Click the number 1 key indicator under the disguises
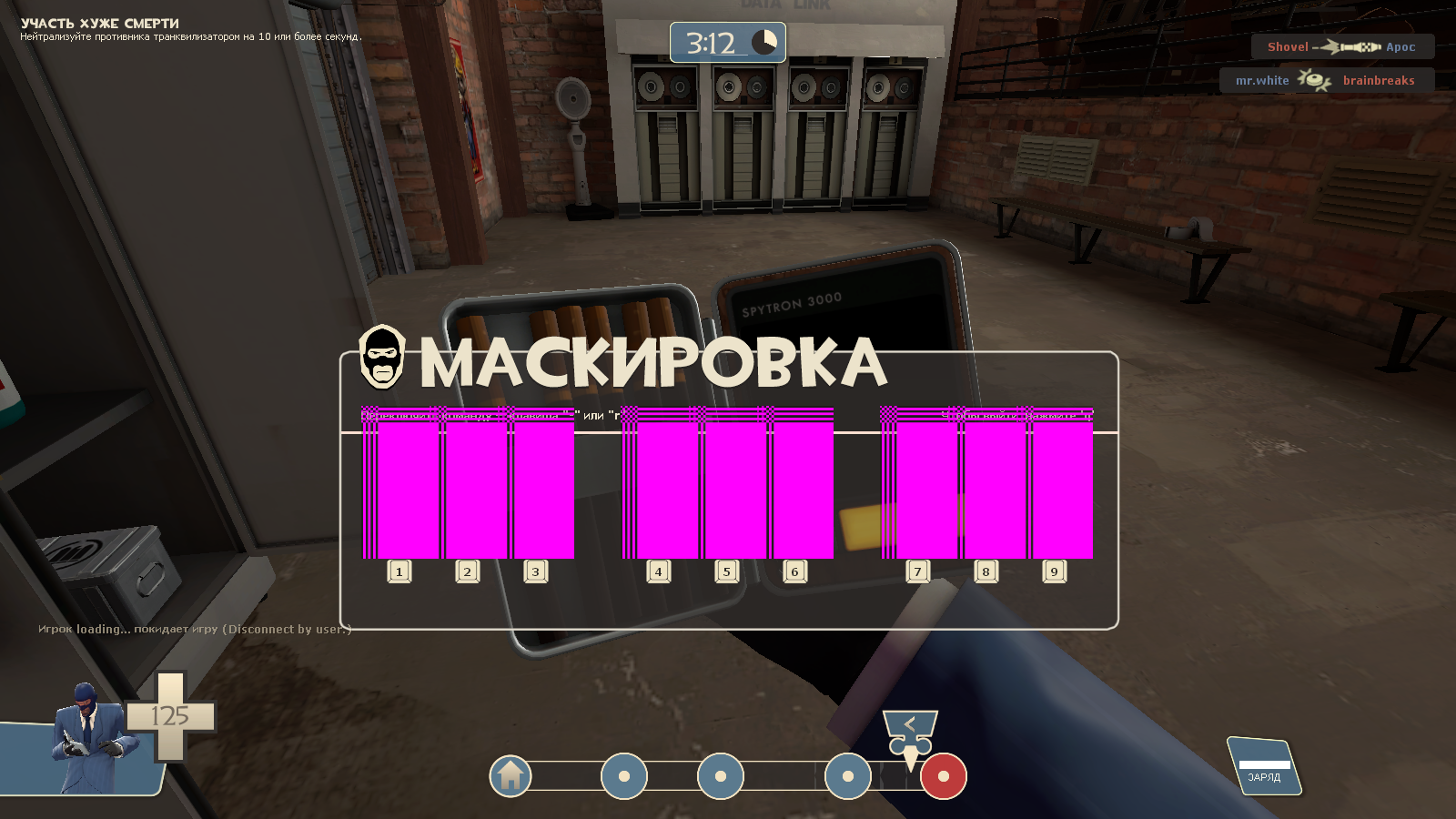 [399, 571]
